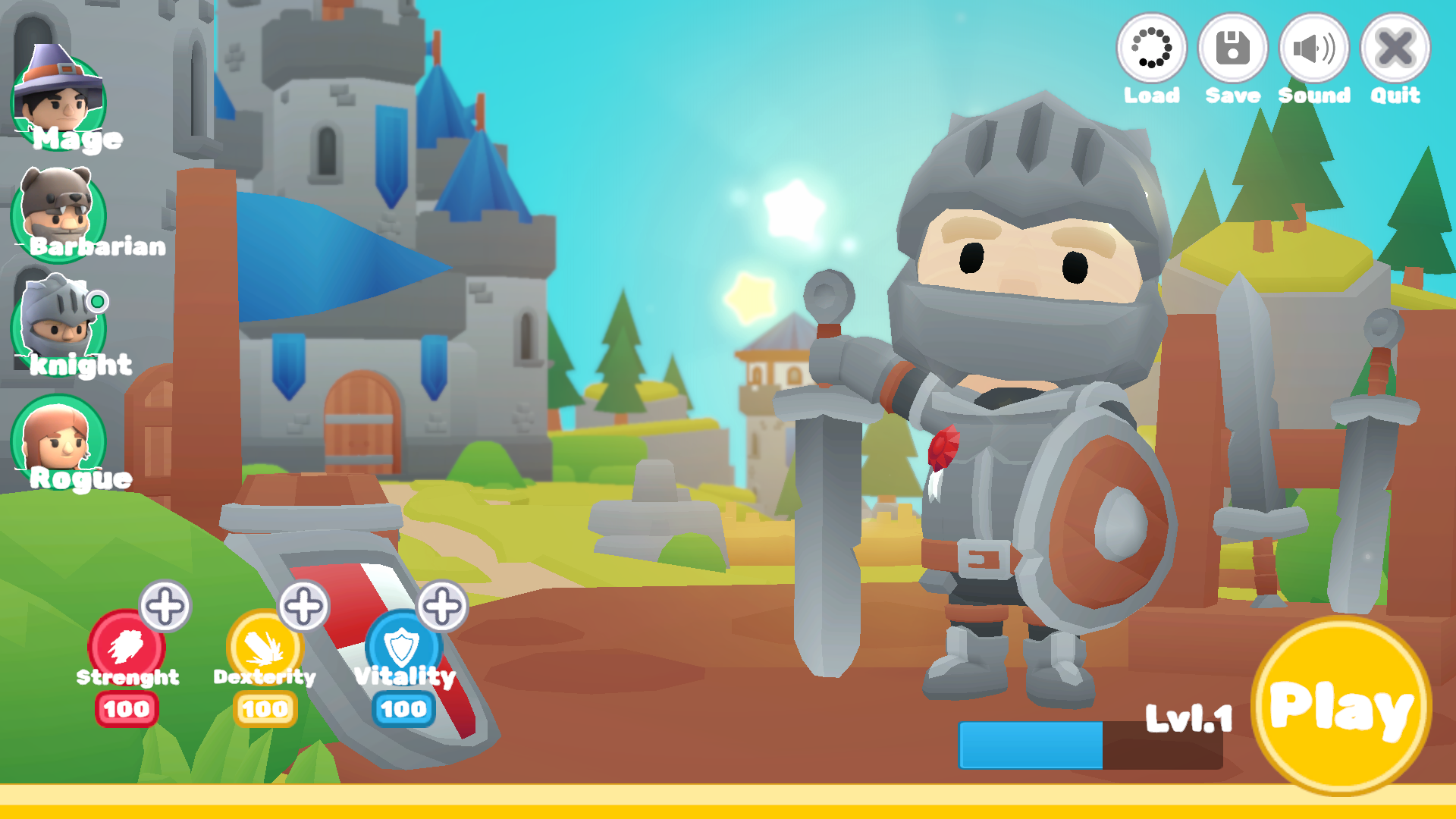The image size is (1456, 819).
Task: Select the Mage character portrait
Action: 59,99
